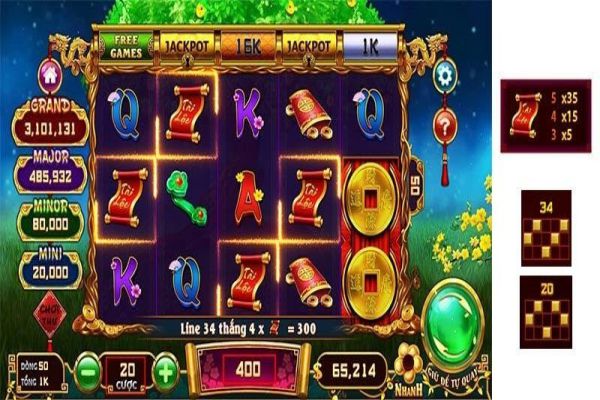Viewport: 600px width, 400px height.
Task: Spin the reels with the green orb button
Action: click(455, 328)
